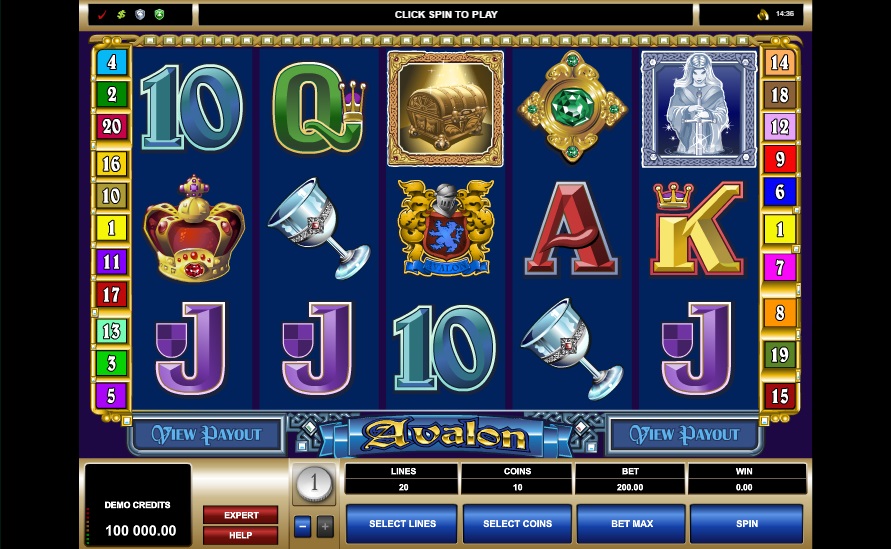Select payline marker number 13
The width and height of the screenshot is (891, 549).
click(x=111, y=331)
